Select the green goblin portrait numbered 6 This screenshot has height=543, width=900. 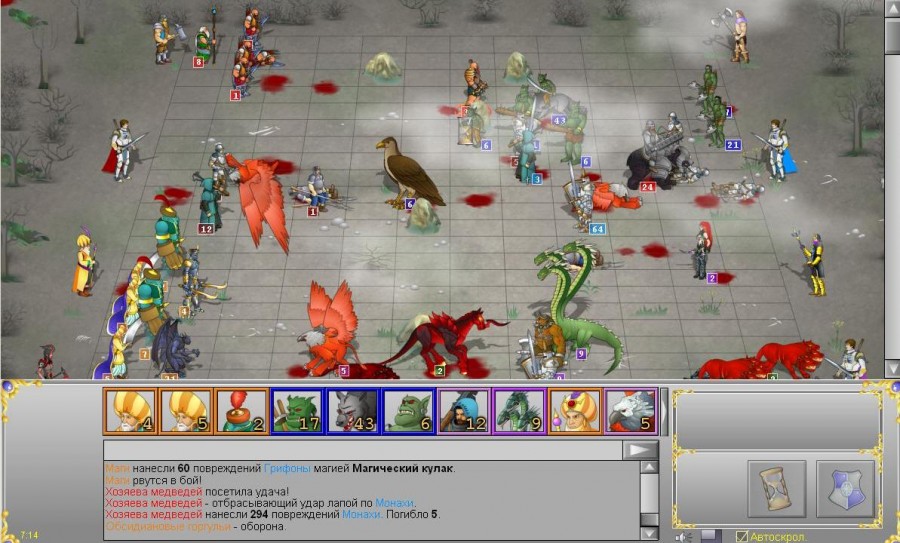coord(408,410)
